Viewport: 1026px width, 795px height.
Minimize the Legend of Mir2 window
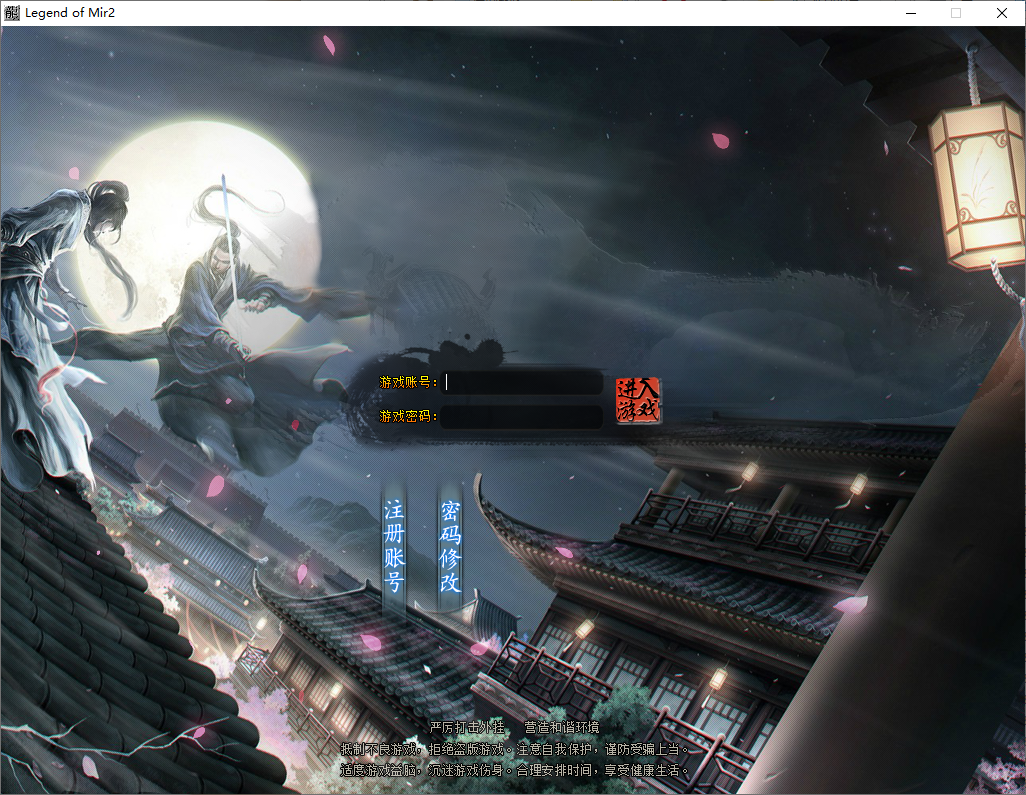910,13
